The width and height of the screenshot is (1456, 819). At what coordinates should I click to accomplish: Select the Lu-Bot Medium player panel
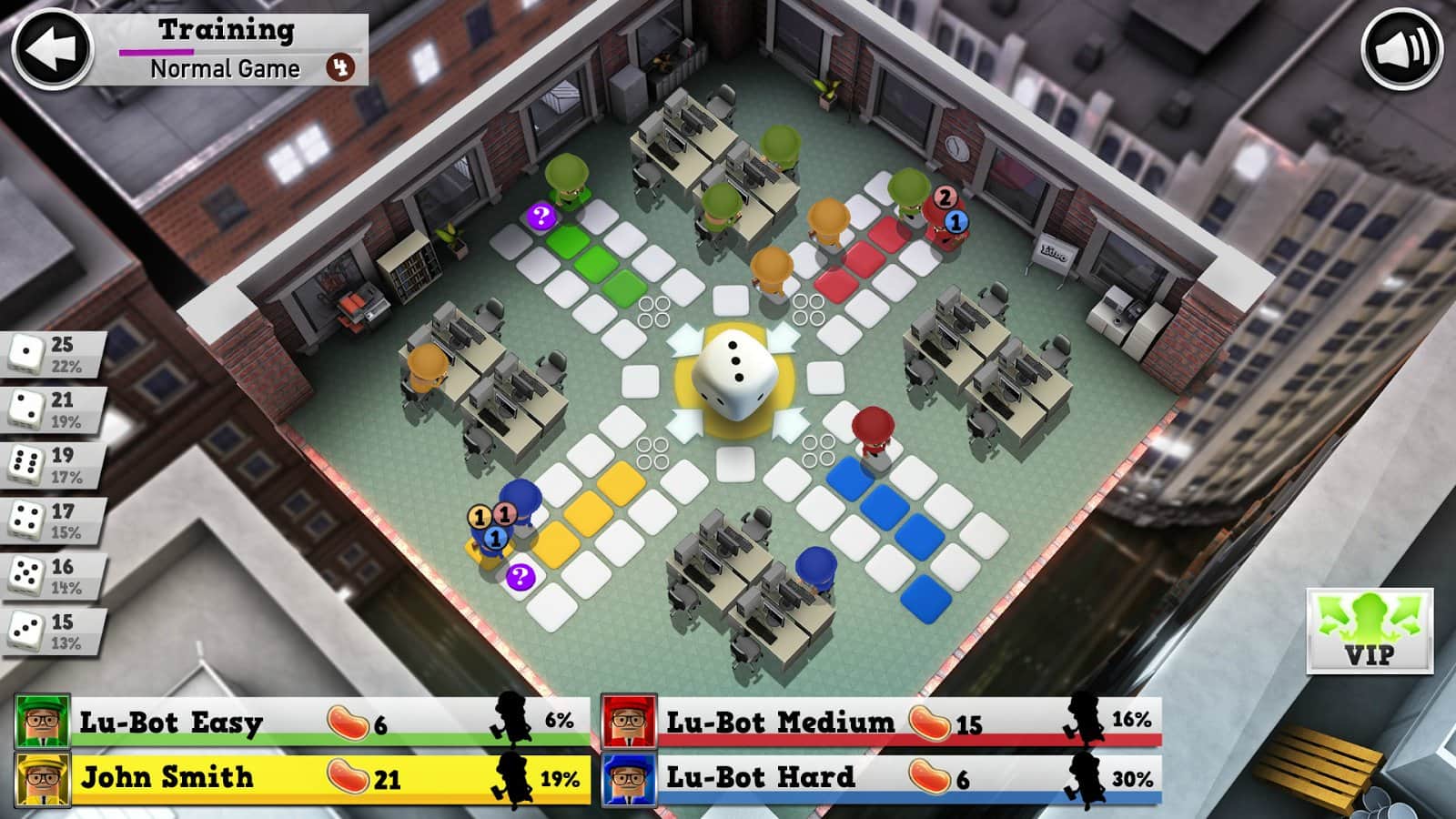(883, 723)
